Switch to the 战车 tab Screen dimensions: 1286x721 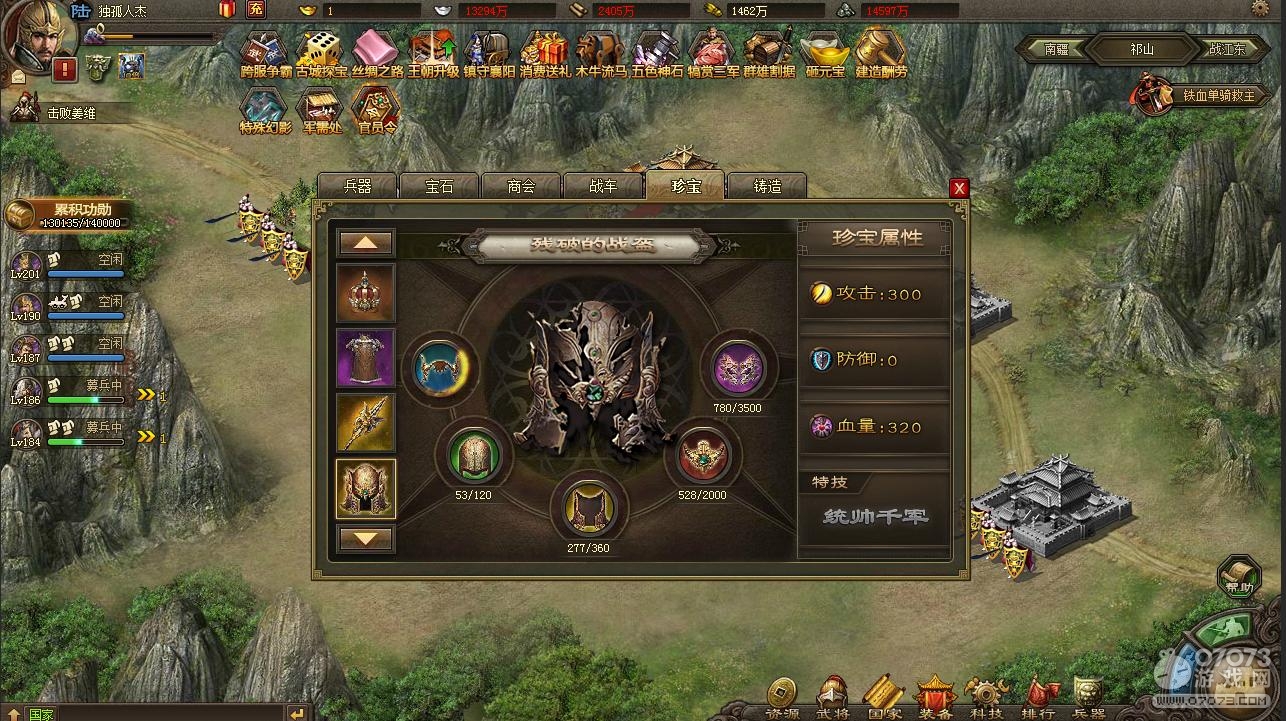603,186
